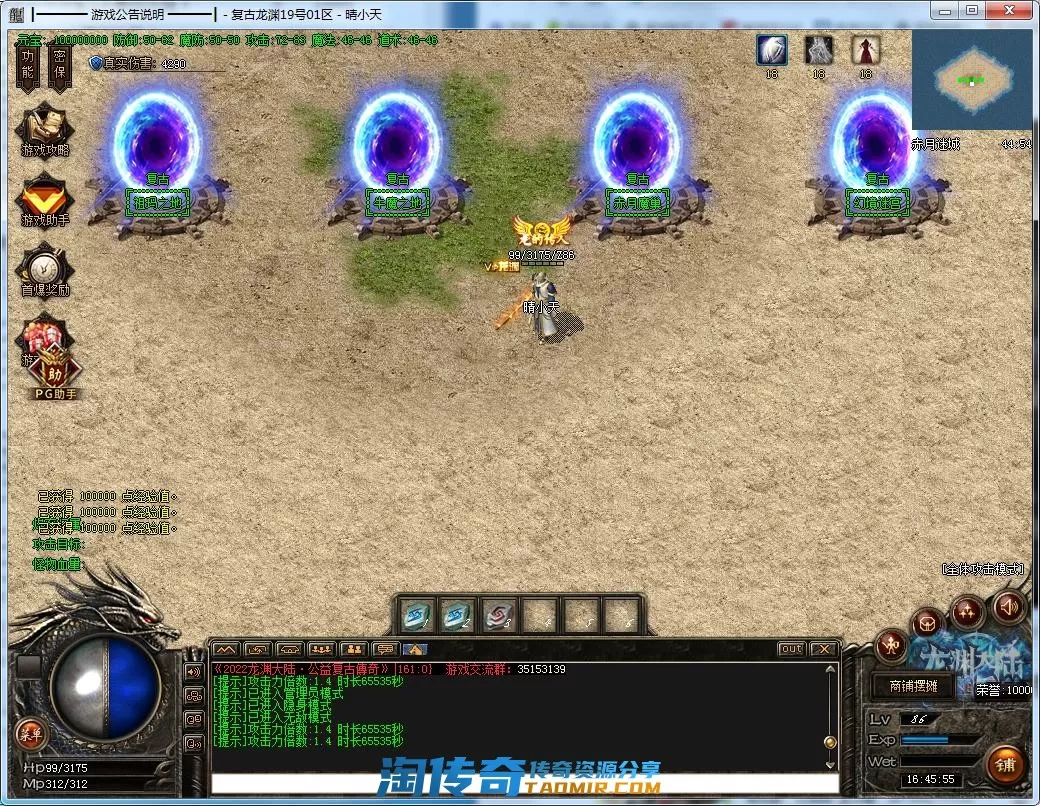The height and width of the screenshot is (806, 1040).
Task: Open the 密保 security banner
Action: [60, 65]
